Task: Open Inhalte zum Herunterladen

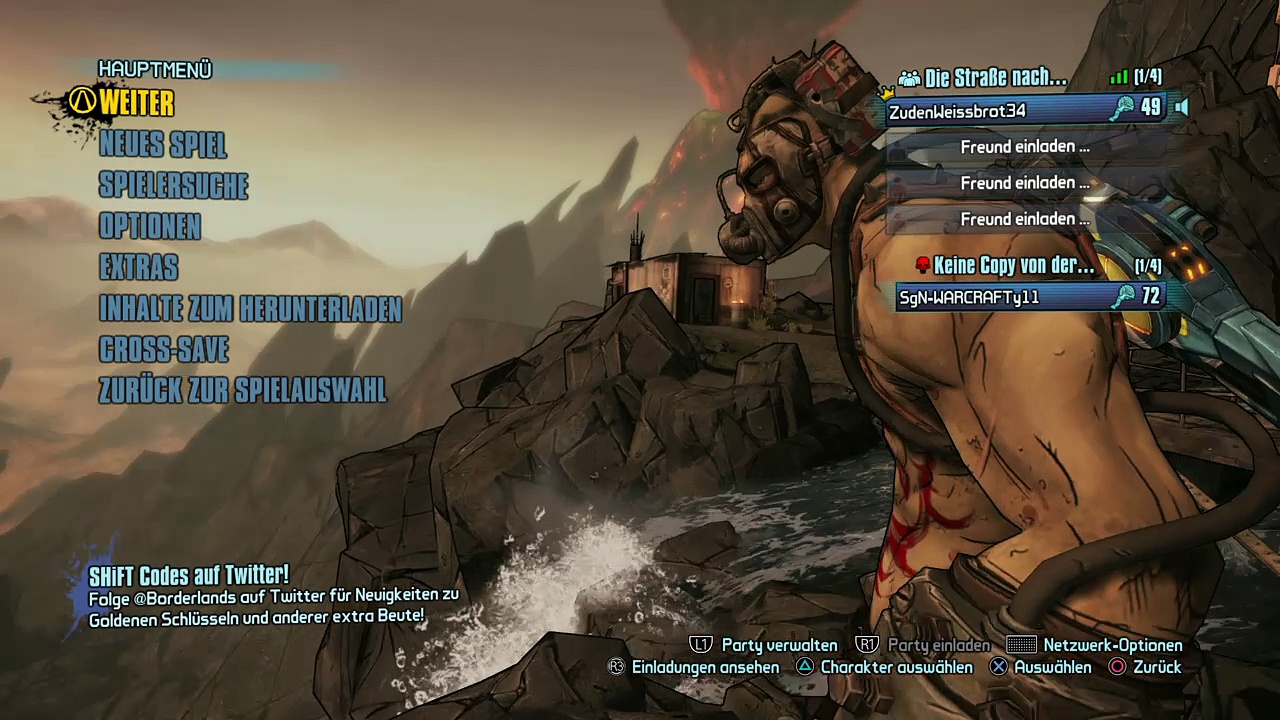Action: 250,309
